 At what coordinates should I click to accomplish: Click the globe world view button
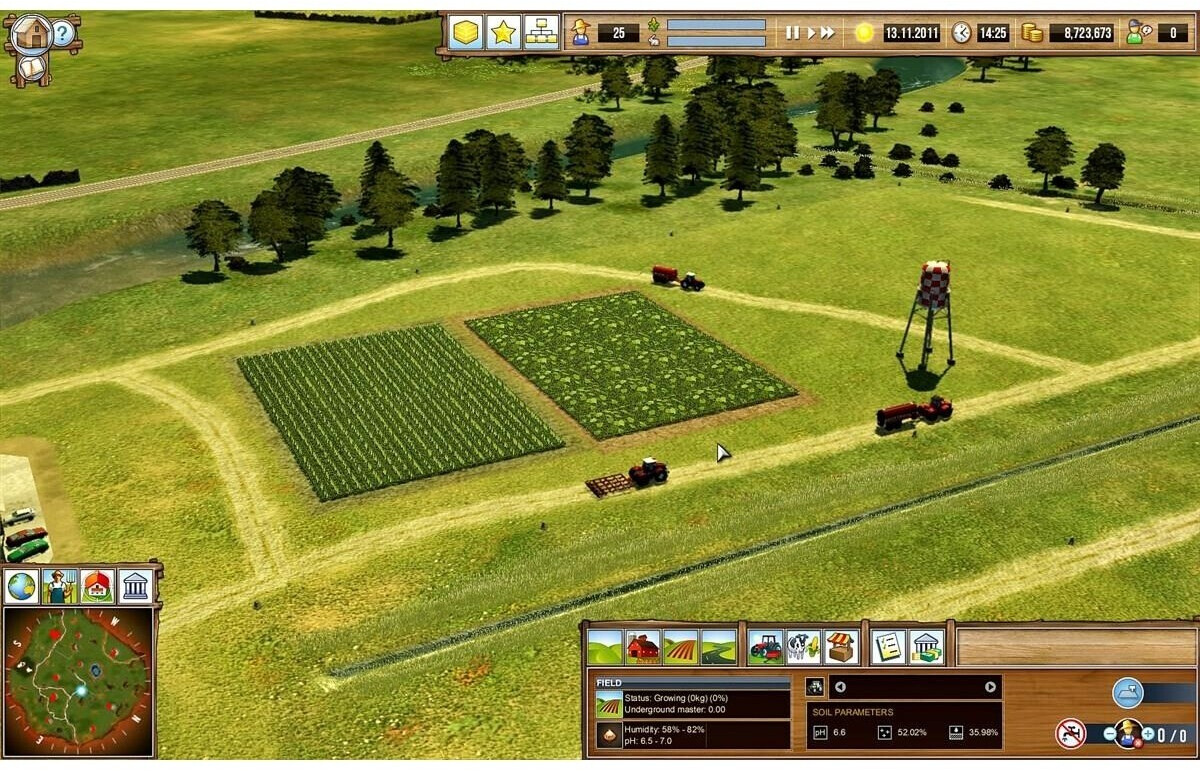[22, 587]
